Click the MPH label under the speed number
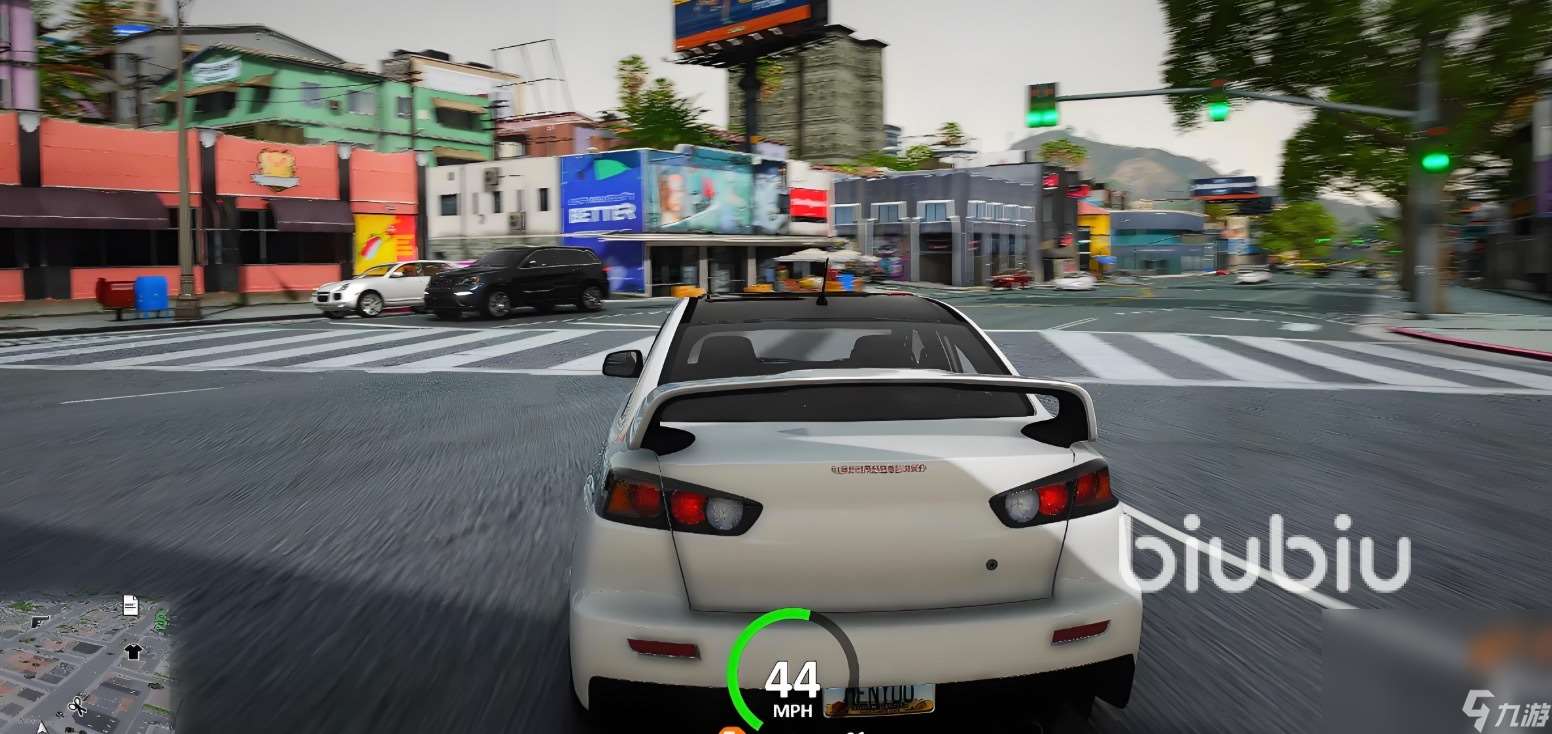Screen dimensions: 1552x734 pyautogui.click(x=790, y=712)
